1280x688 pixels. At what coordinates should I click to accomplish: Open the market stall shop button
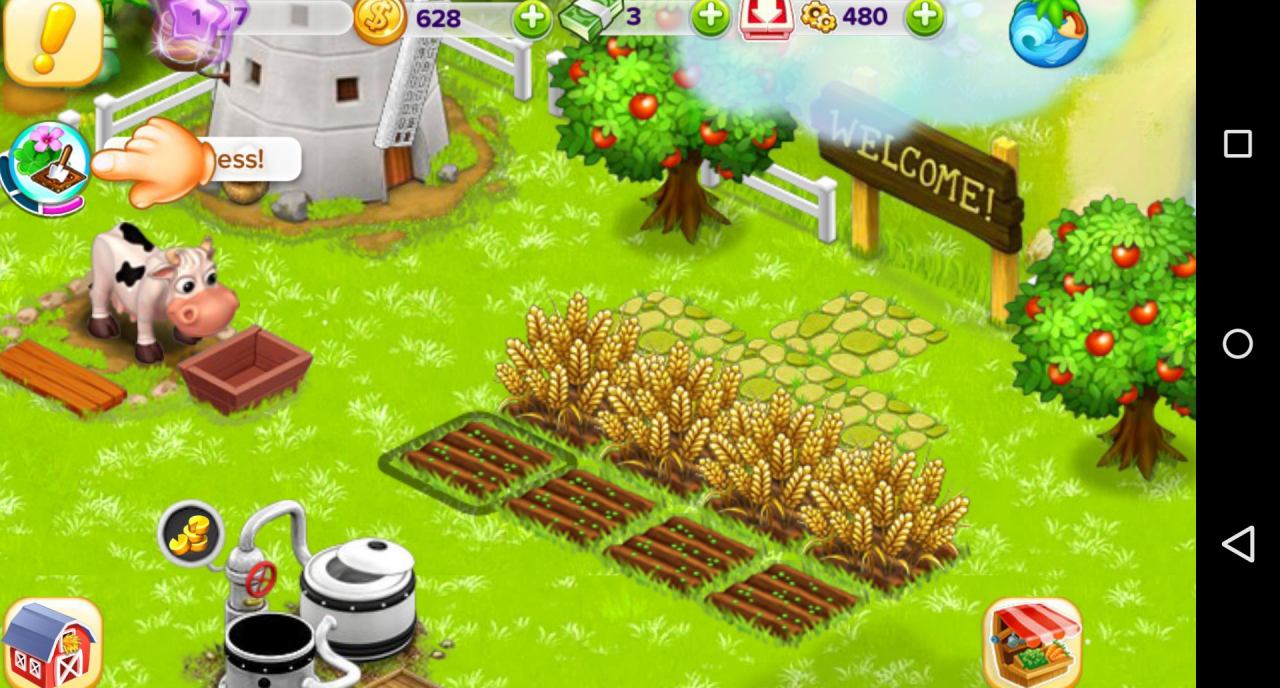1033,642
